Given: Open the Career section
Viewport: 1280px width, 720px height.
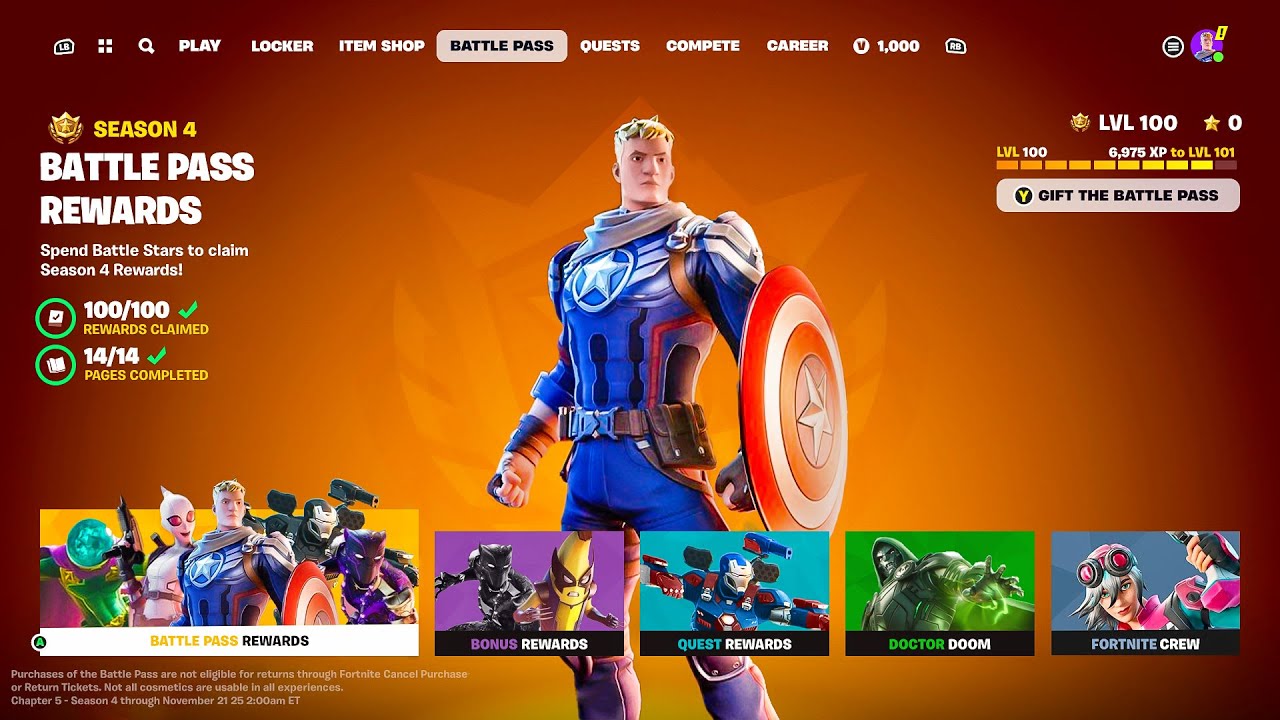Looking at the screenshot, I should 797,46.
